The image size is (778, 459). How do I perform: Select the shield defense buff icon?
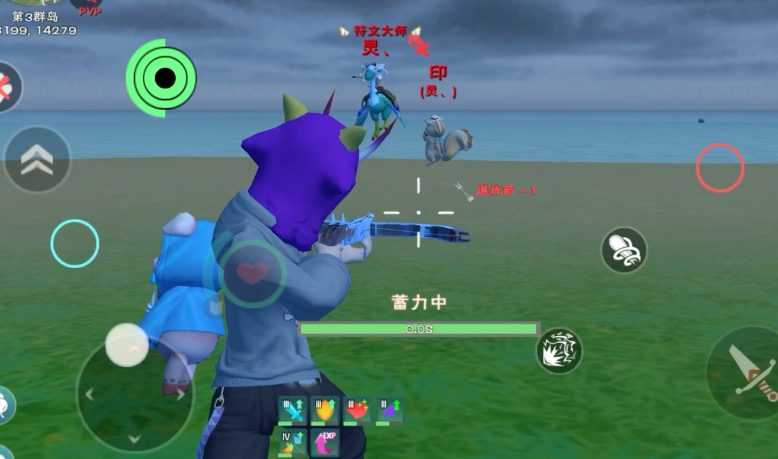325,411
